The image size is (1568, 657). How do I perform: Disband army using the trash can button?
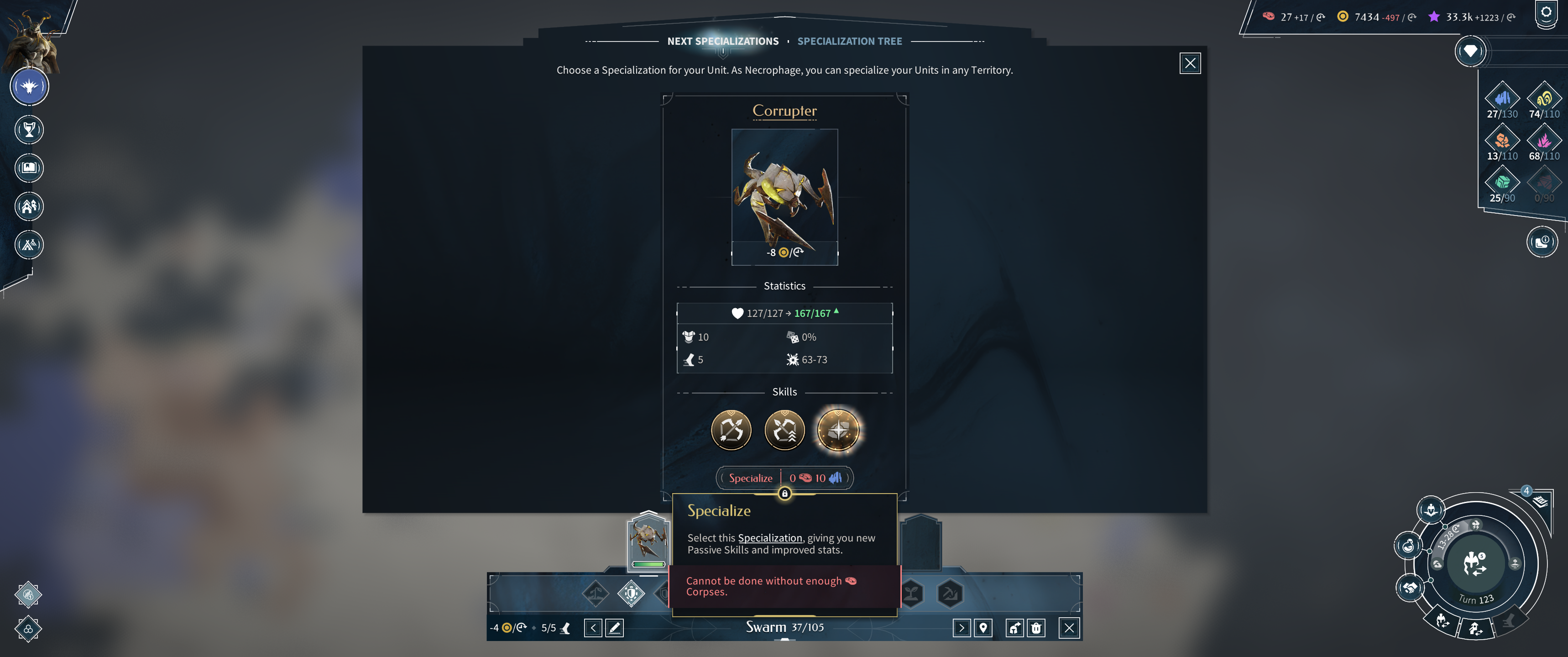coord(1036,628)
